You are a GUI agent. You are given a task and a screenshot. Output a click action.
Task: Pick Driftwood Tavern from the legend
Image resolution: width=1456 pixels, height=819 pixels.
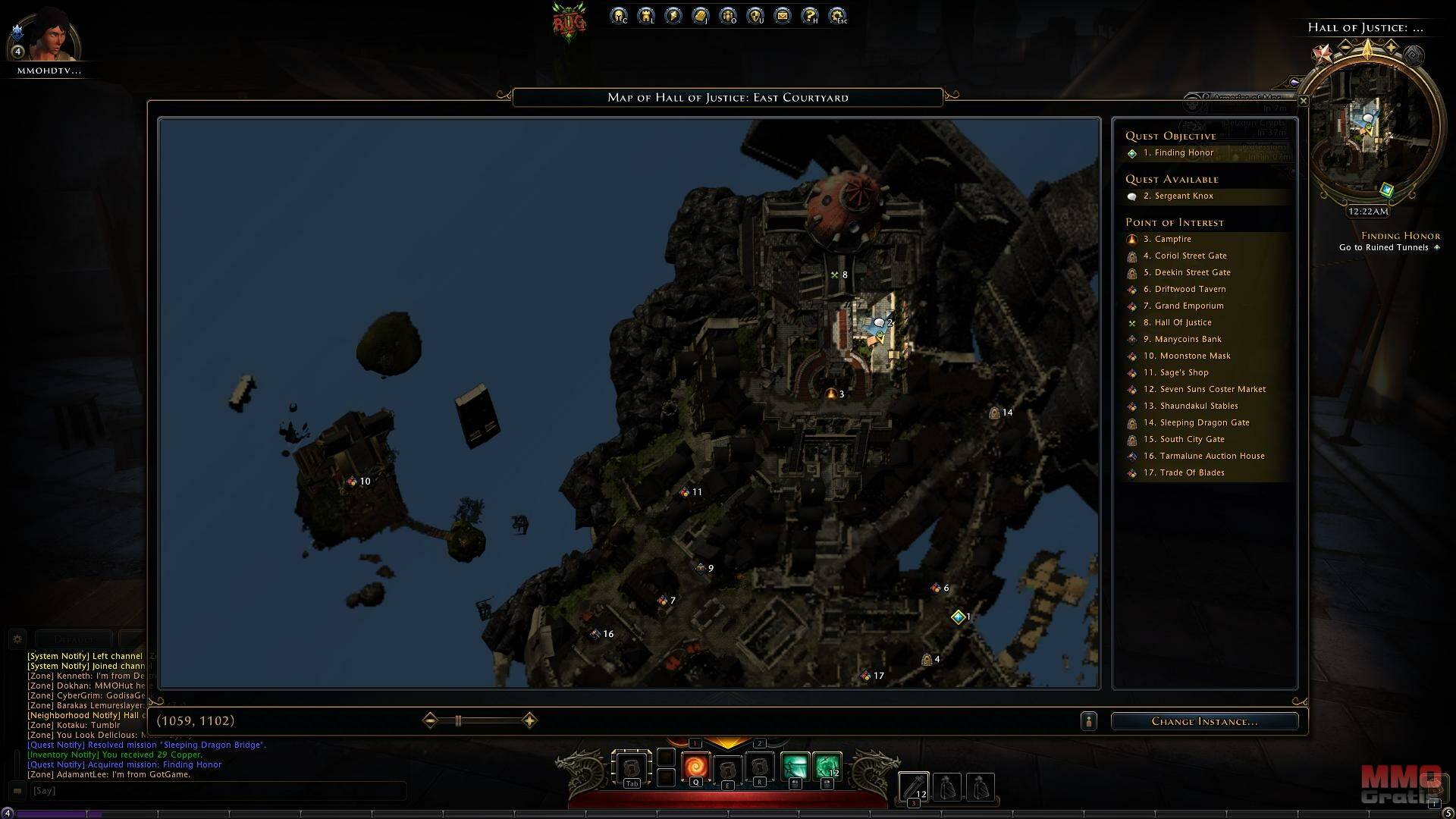(x=1189, y=290)
